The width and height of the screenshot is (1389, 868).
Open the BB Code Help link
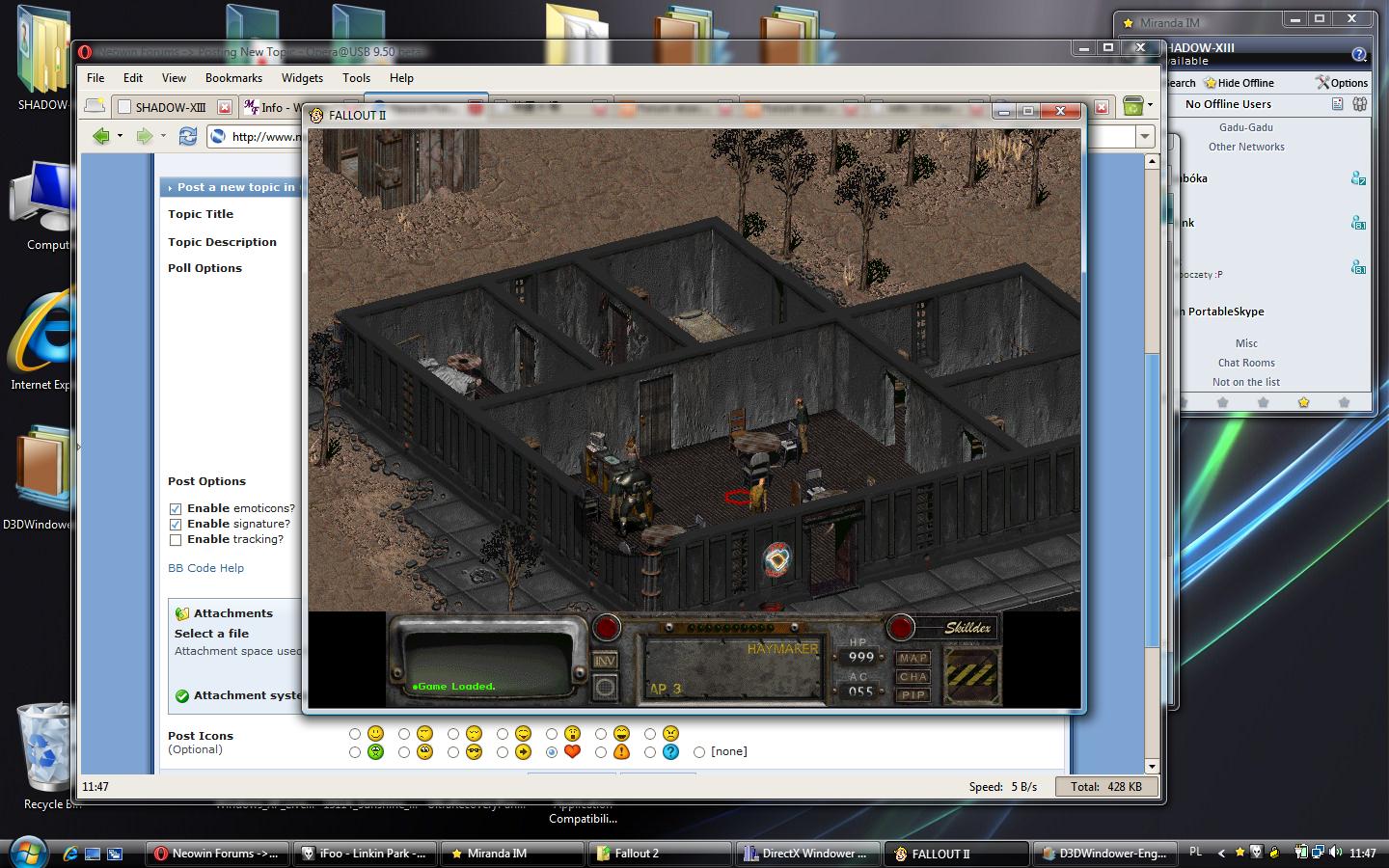[x=205, y=568]
